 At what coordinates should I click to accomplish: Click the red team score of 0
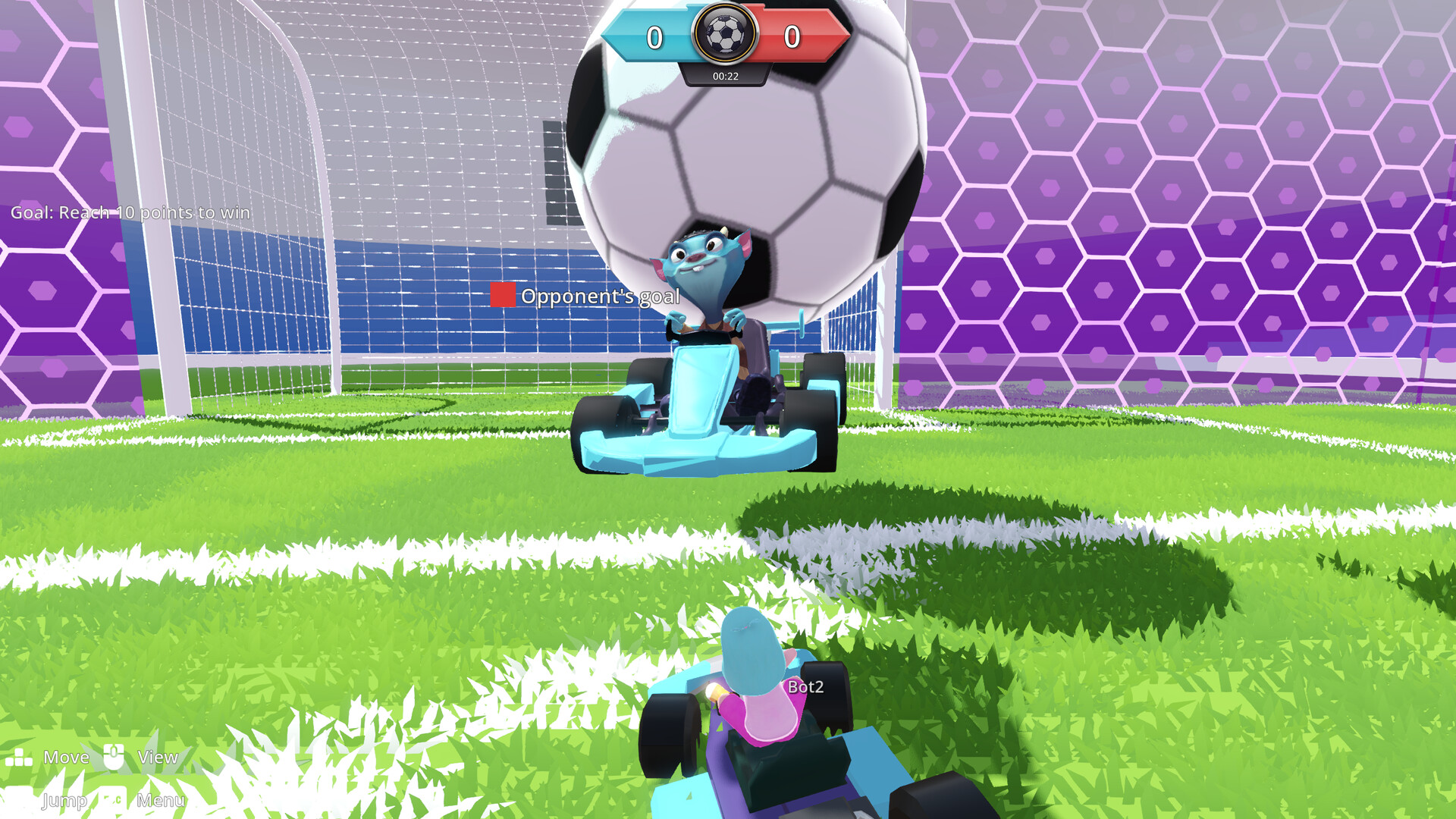793,35
